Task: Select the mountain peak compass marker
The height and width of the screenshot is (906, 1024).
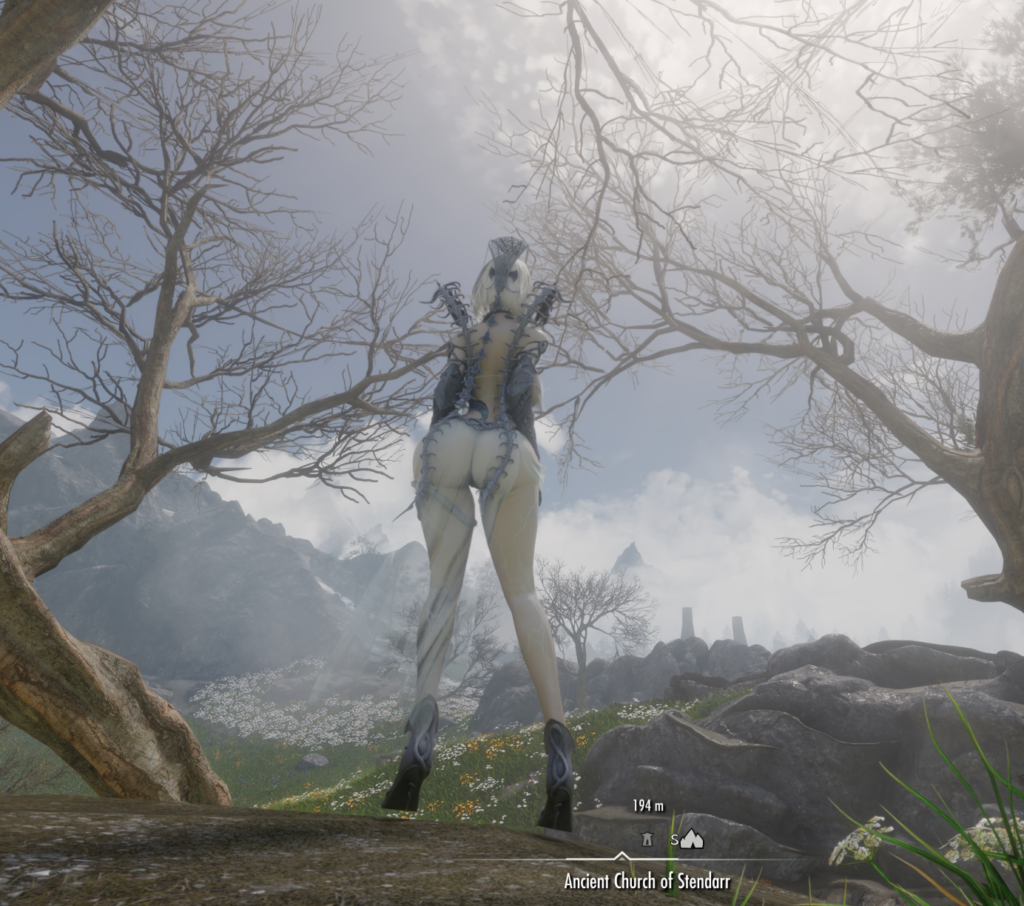Action: click(x=692, y=840)
